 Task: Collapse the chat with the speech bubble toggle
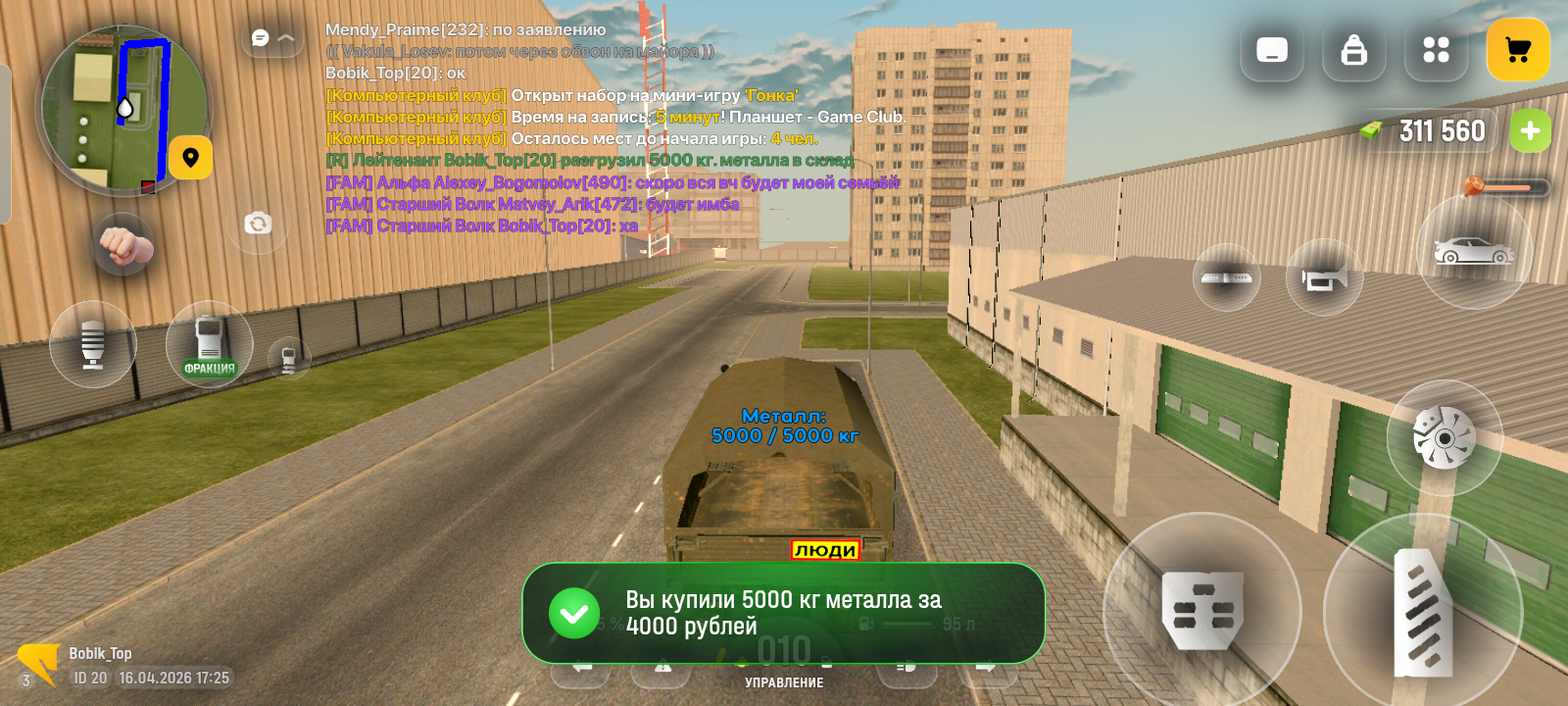[272, 38]
